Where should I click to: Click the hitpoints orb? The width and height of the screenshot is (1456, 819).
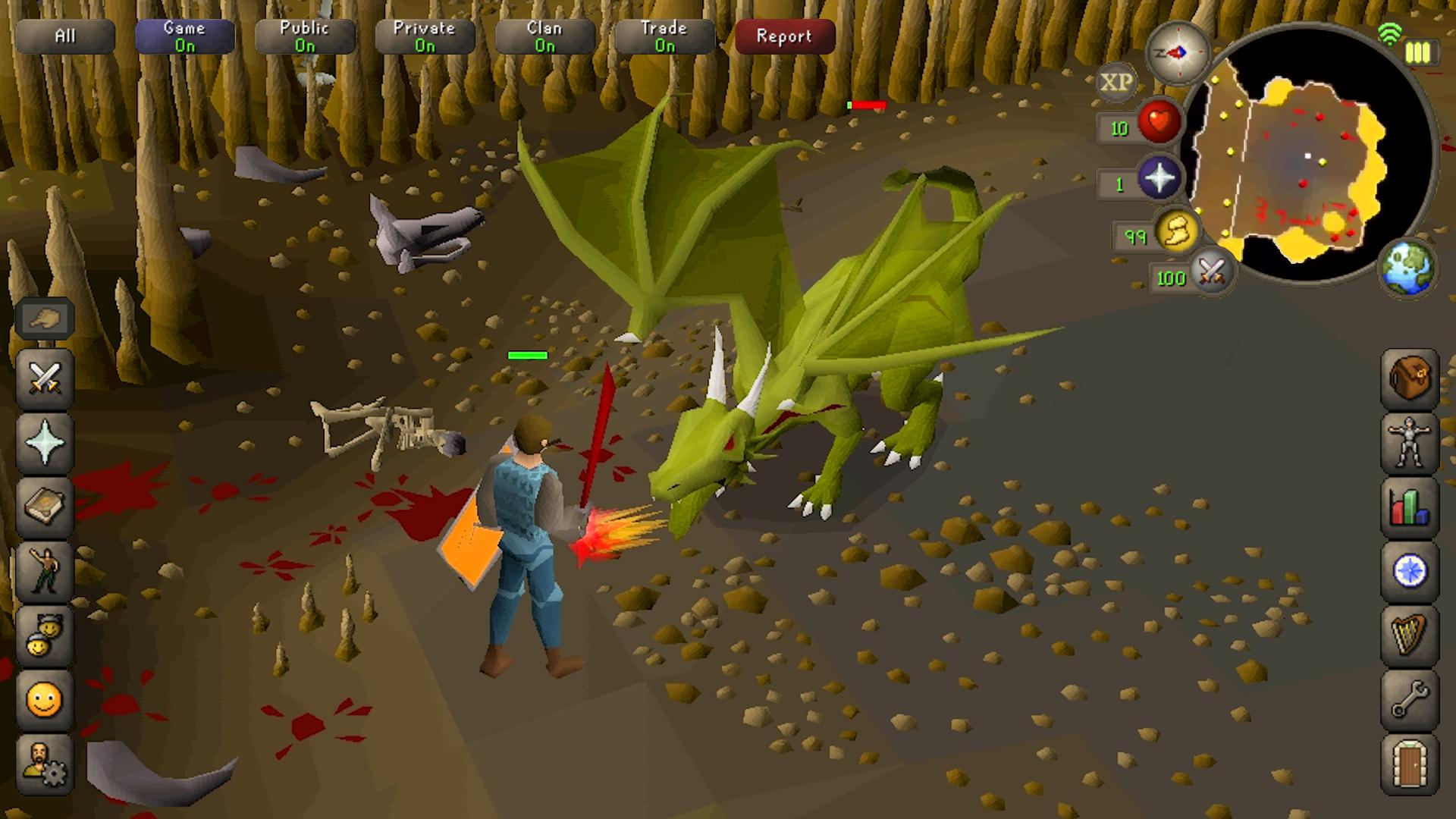tap(1159, 121)
